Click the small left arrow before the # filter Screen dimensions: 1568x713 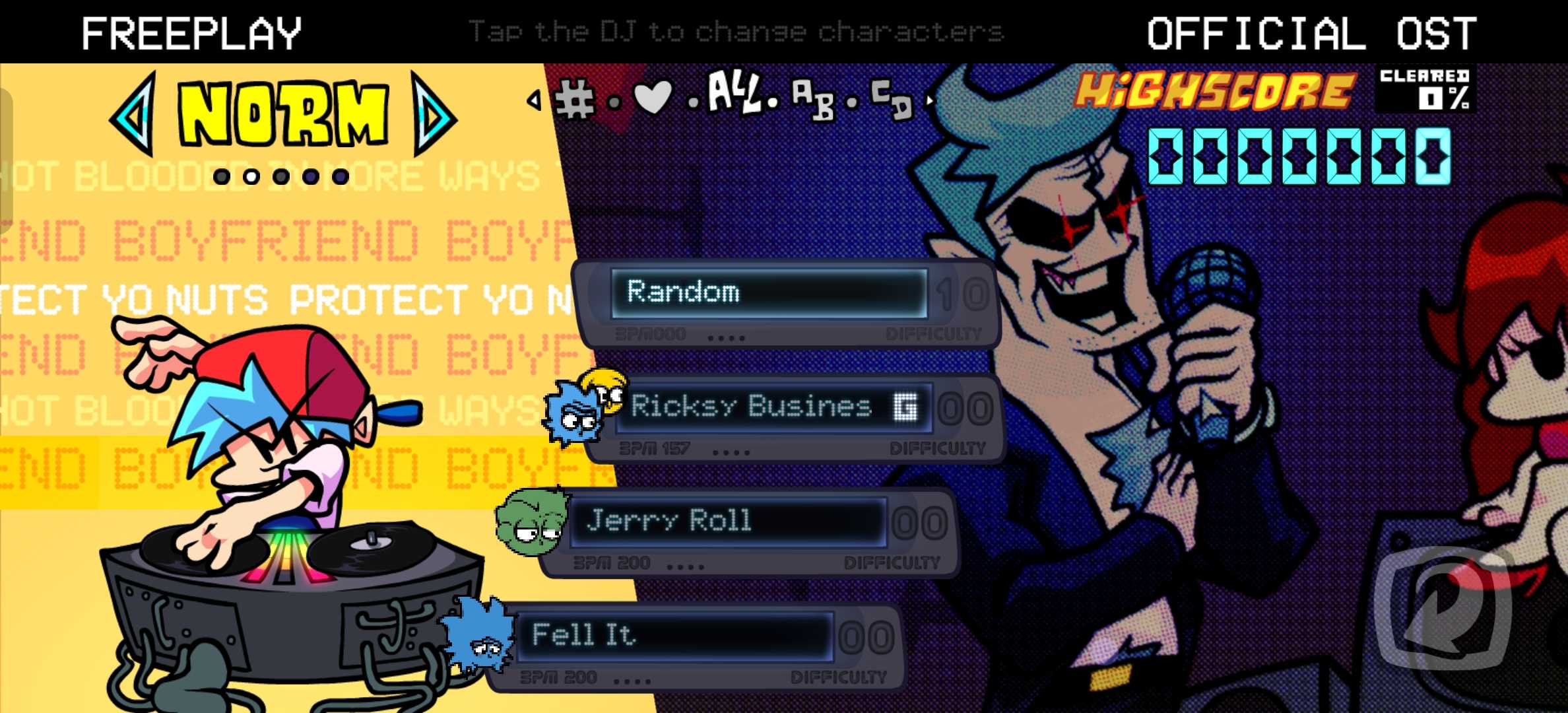pos(534,100)
